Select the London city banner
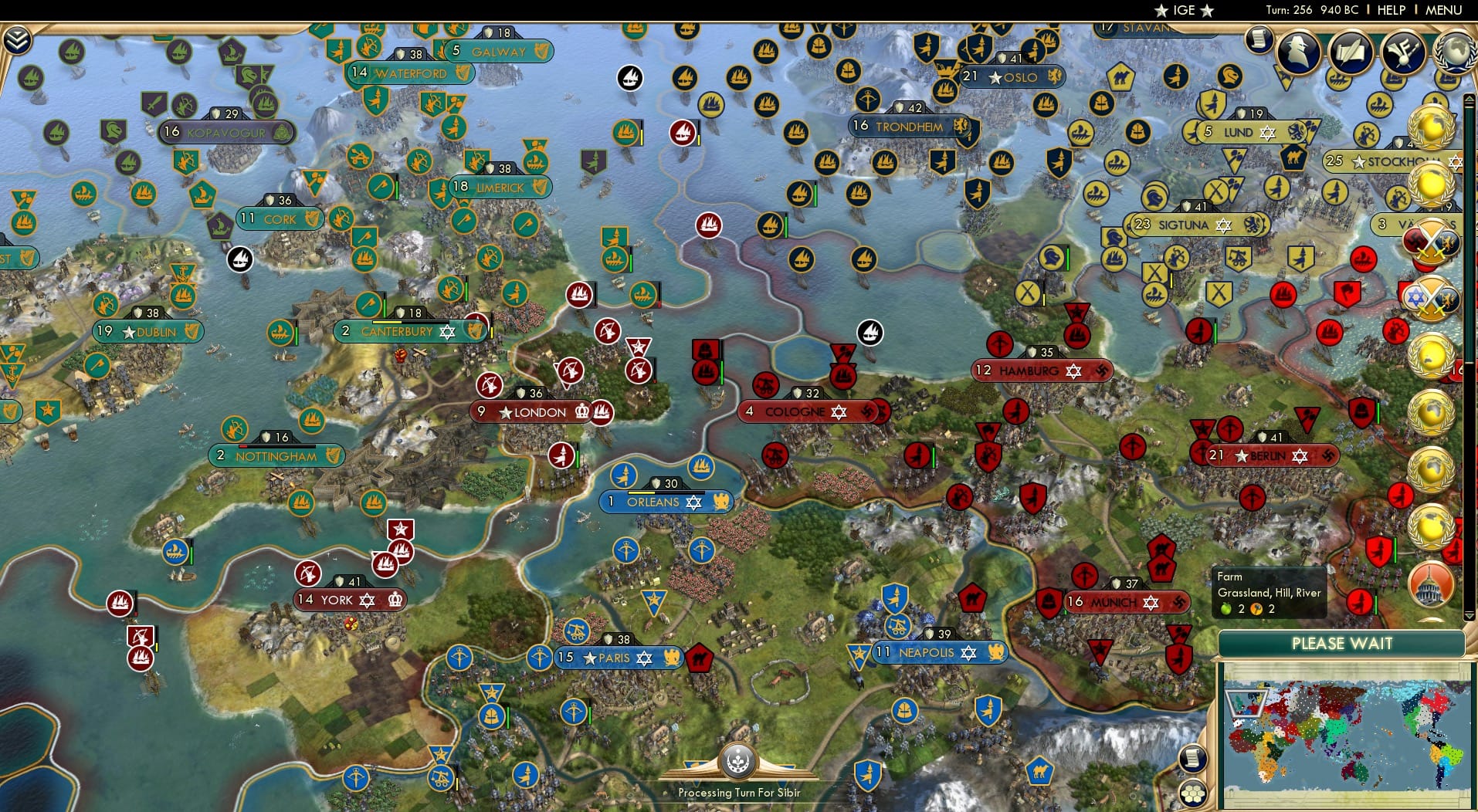 click(525, 412)
